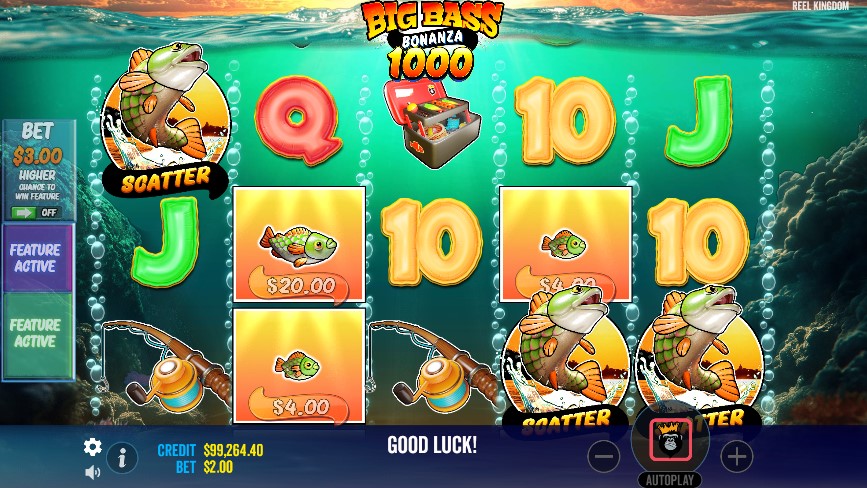The image size is (867, 488).
Task: Toggle the higher chance ante bet switch
Action: (37, 212)
